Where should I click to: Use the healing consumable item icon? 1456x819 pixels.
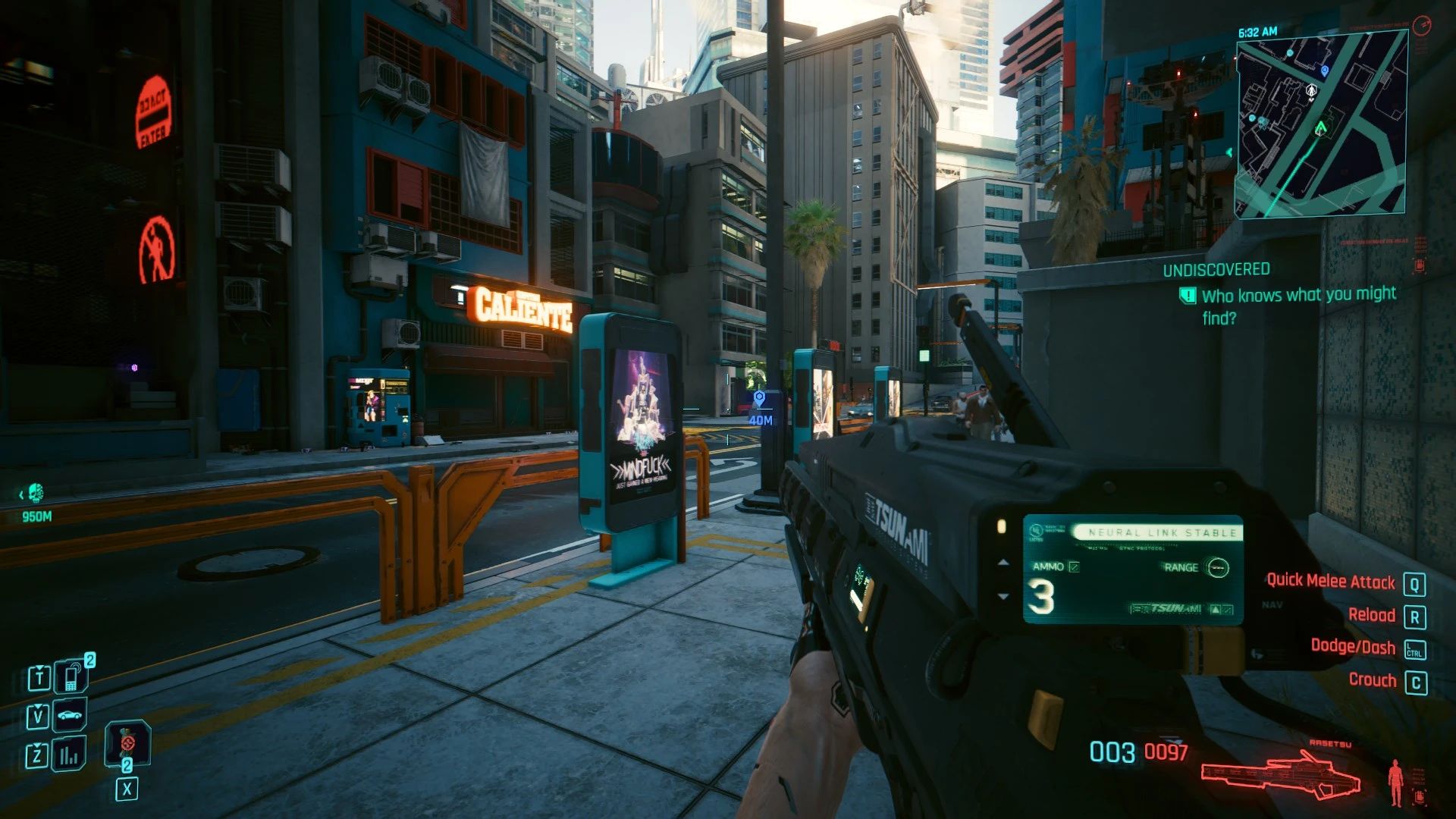point(127,743)
